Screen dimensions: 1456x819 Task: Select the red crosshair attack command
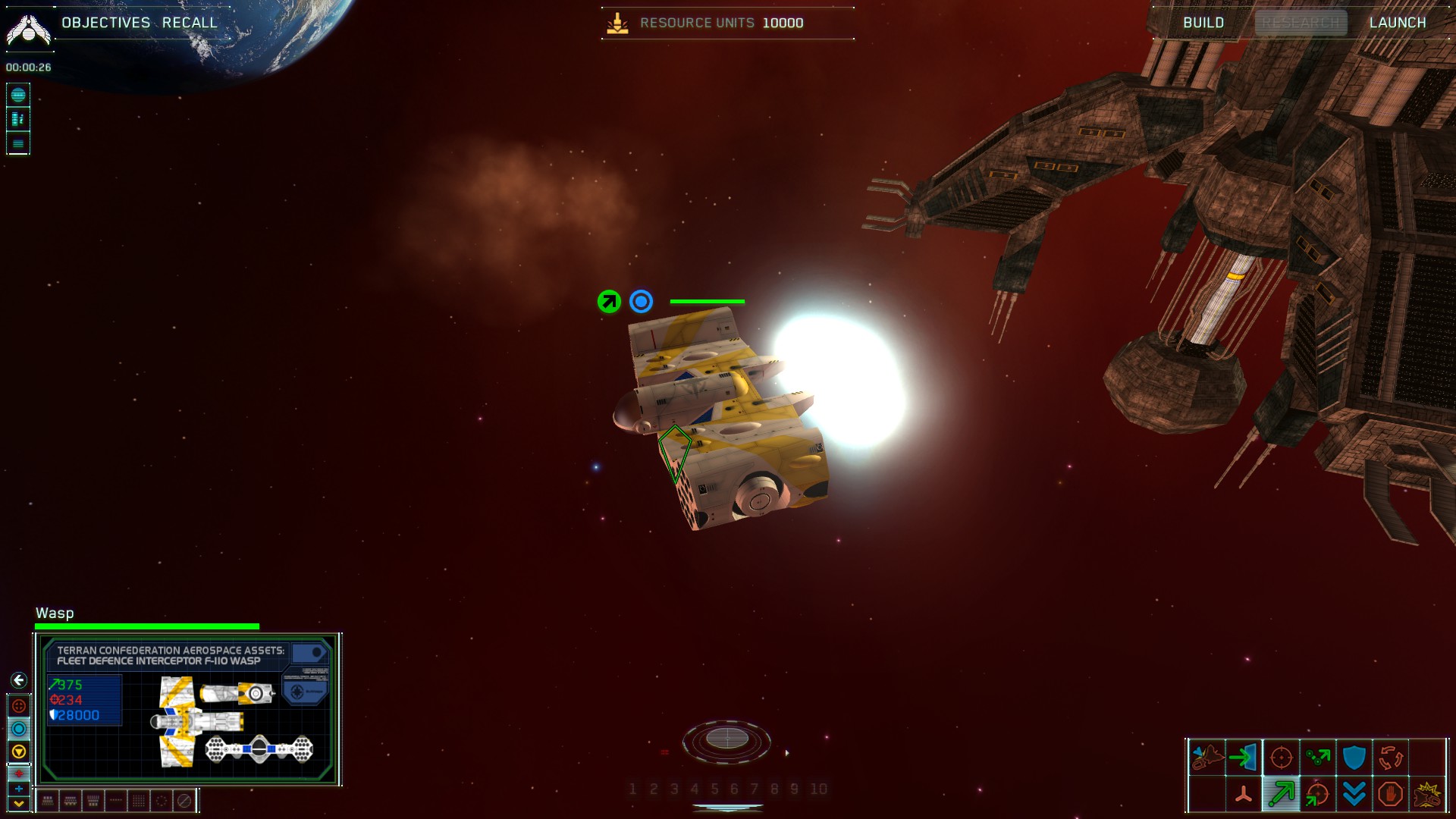click(x=1281, y=757)
